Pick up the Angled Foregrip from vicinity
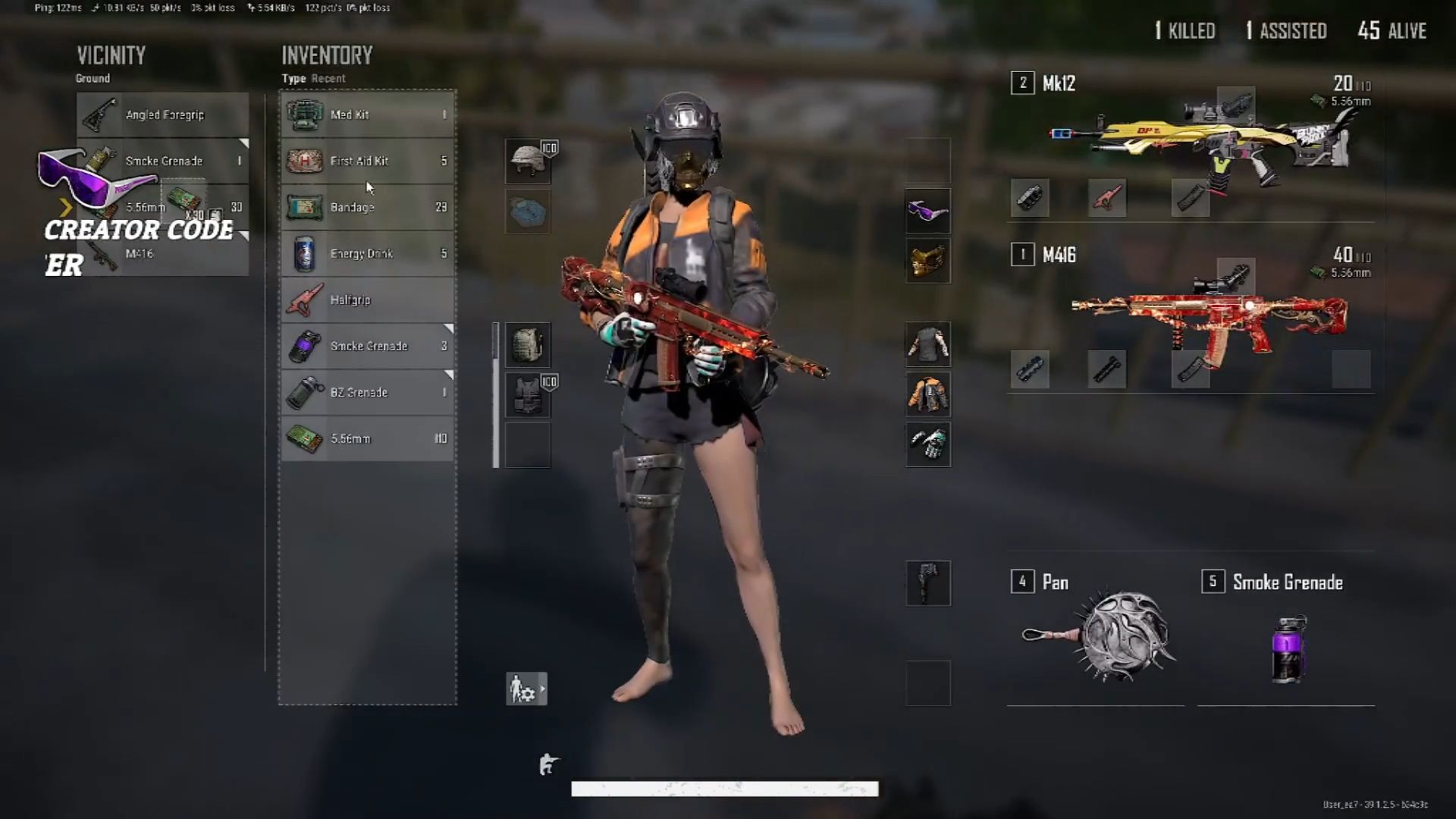 pos(162,115)
